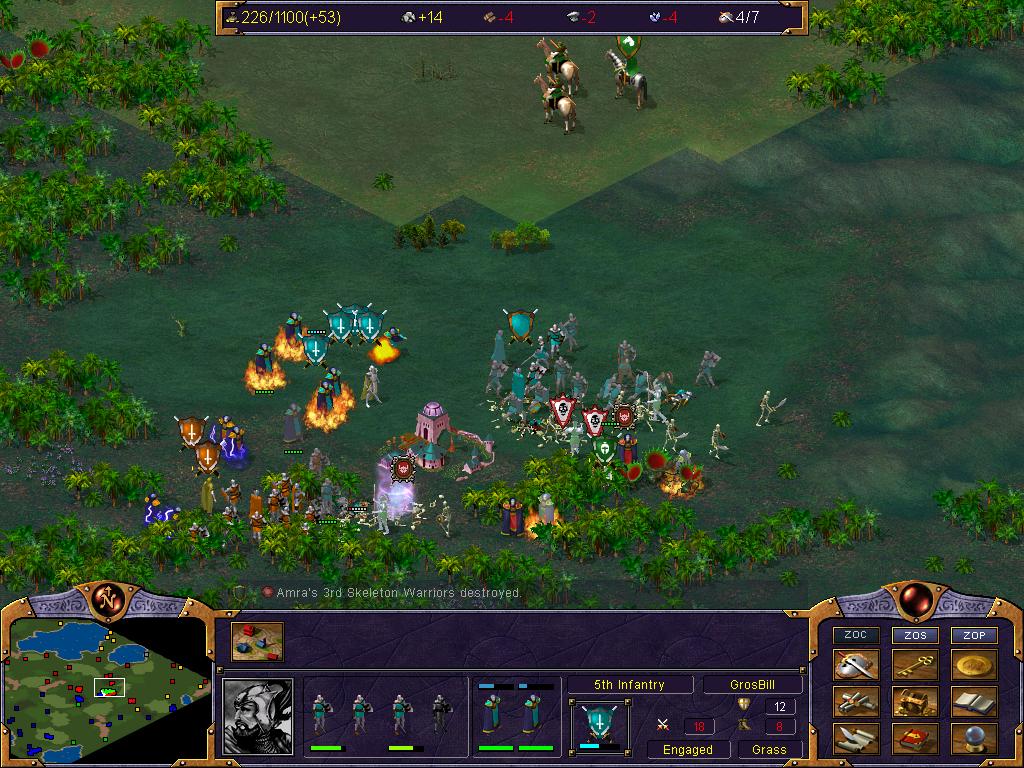
Task: Click the red orb above the command panel
Action: pos(914,599)
